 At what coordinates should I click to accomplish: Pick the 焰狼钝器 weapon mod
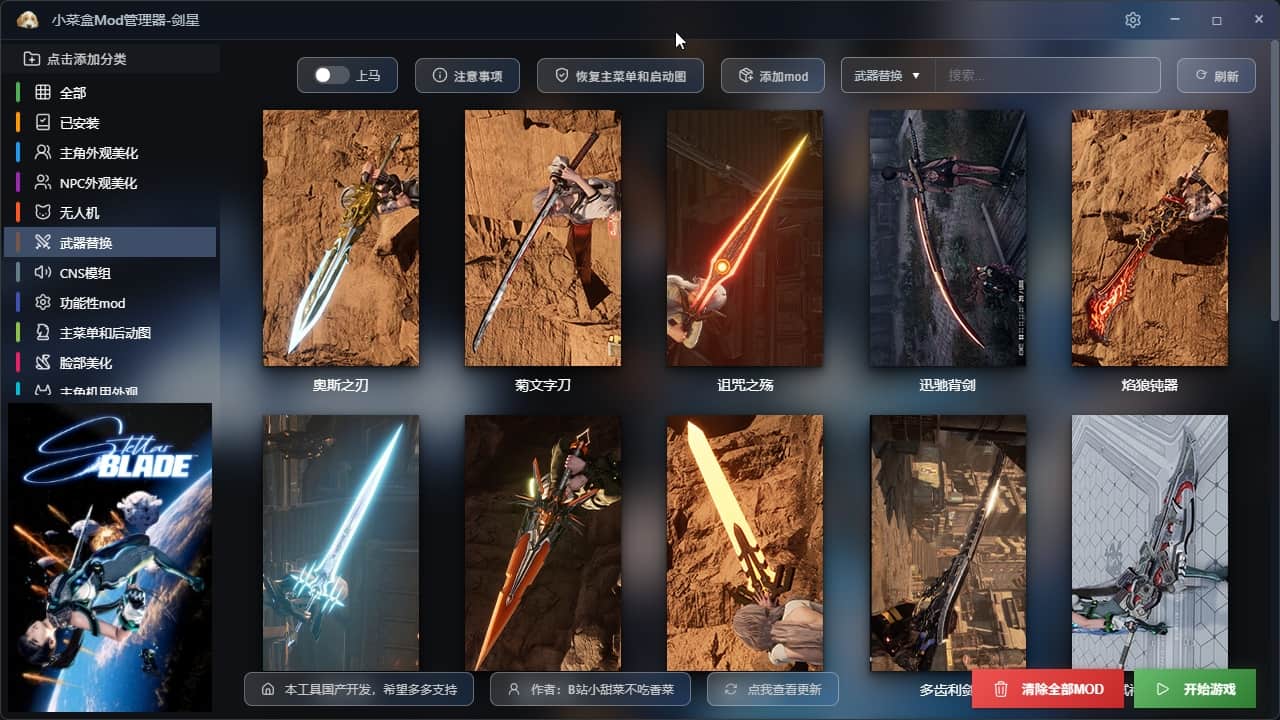1149,238
